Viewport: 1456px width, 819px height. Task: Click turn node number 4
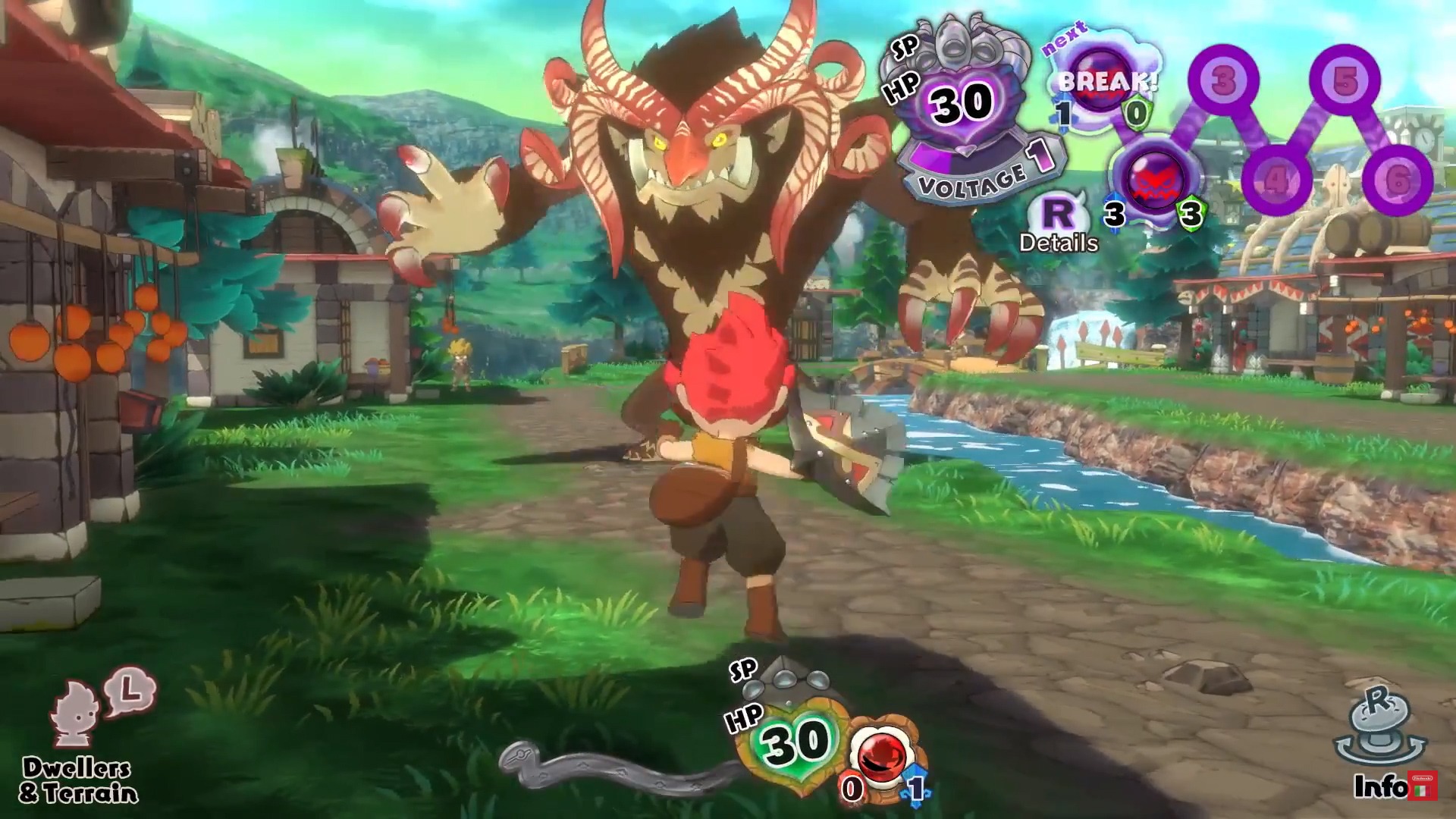tap(1276, 180)
